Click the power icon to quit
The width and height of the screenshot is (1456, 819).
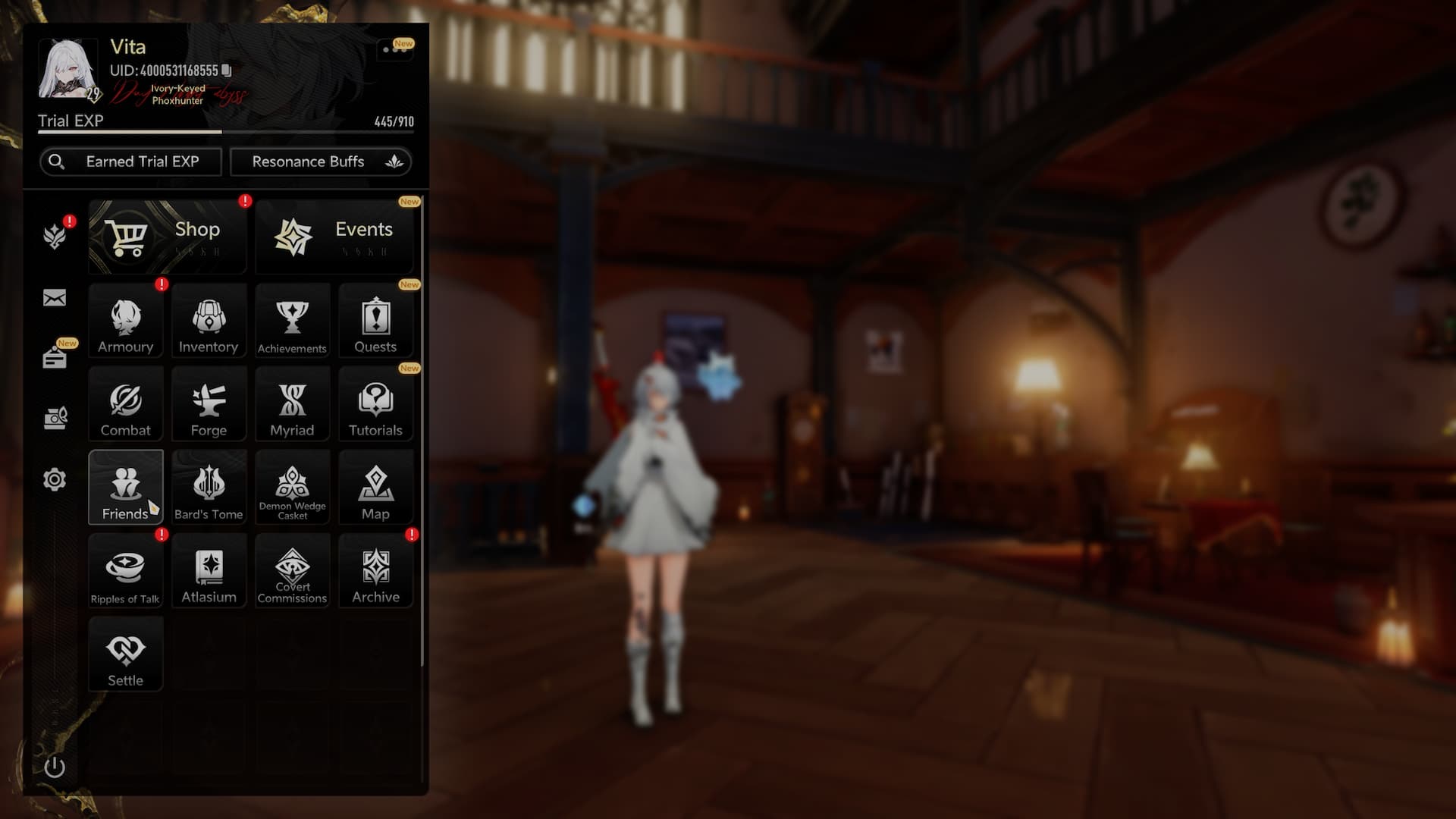point(55,767)
